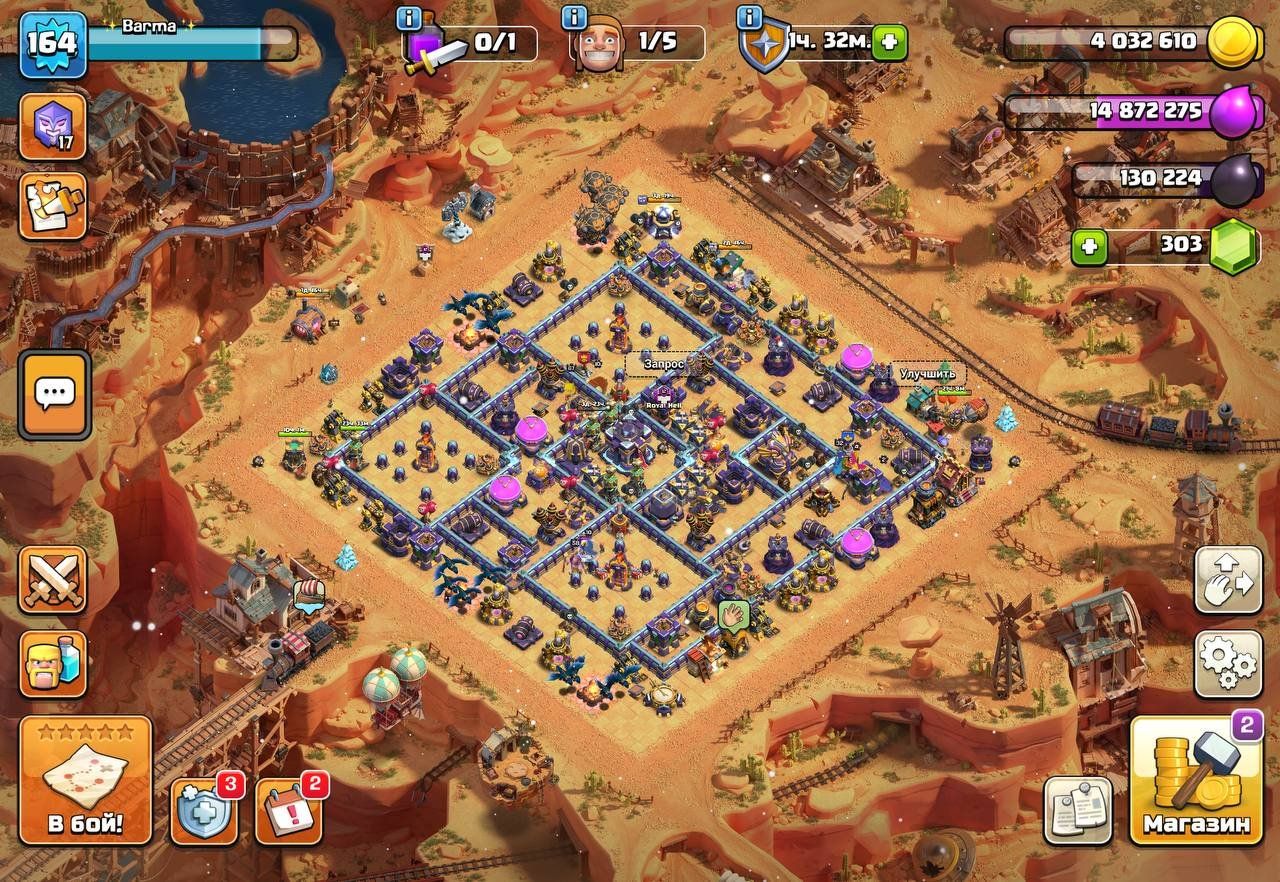Image resolution: width=1280 pixels, height=882 pixels.
Task: Tap the Запрос clan castle request bubble
Action: point(664,365)
